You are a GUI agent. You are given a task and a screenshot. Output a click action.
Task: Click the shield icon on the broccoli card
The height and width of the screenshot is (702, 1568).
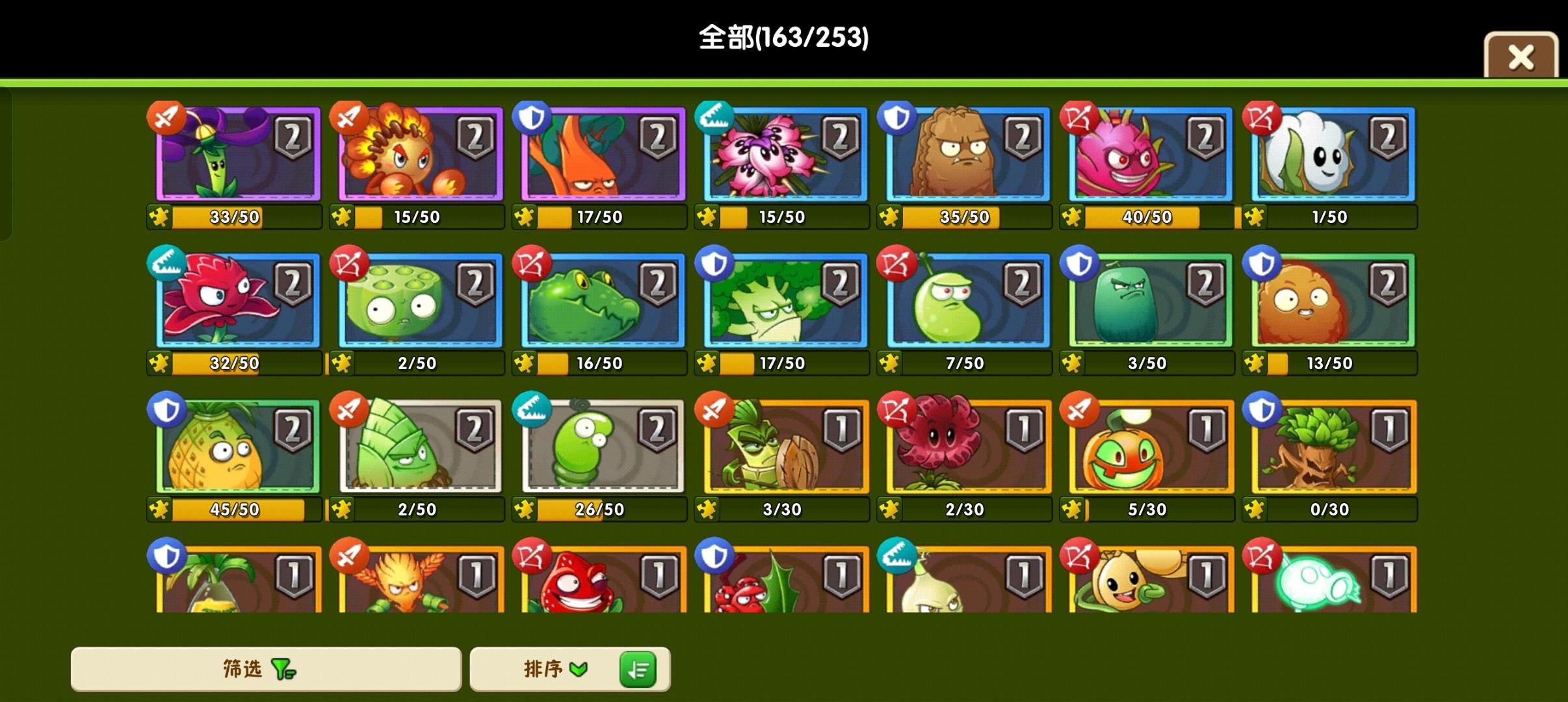point(715,265)
